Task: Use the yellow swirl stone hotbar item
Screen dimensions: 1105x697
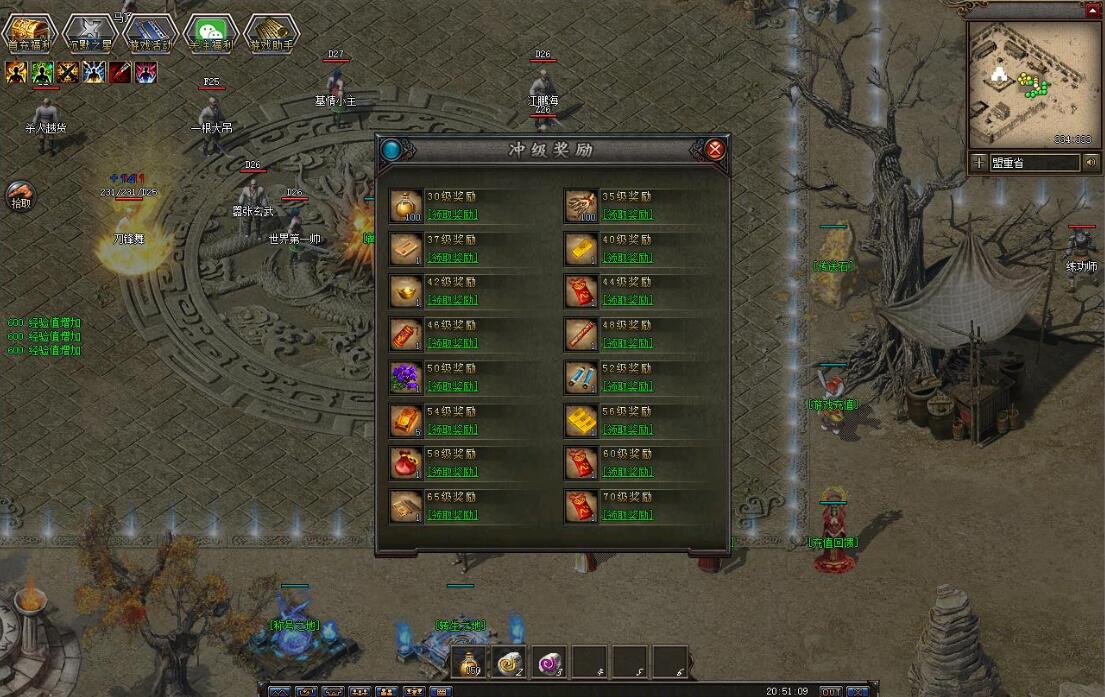Action: 509,661
